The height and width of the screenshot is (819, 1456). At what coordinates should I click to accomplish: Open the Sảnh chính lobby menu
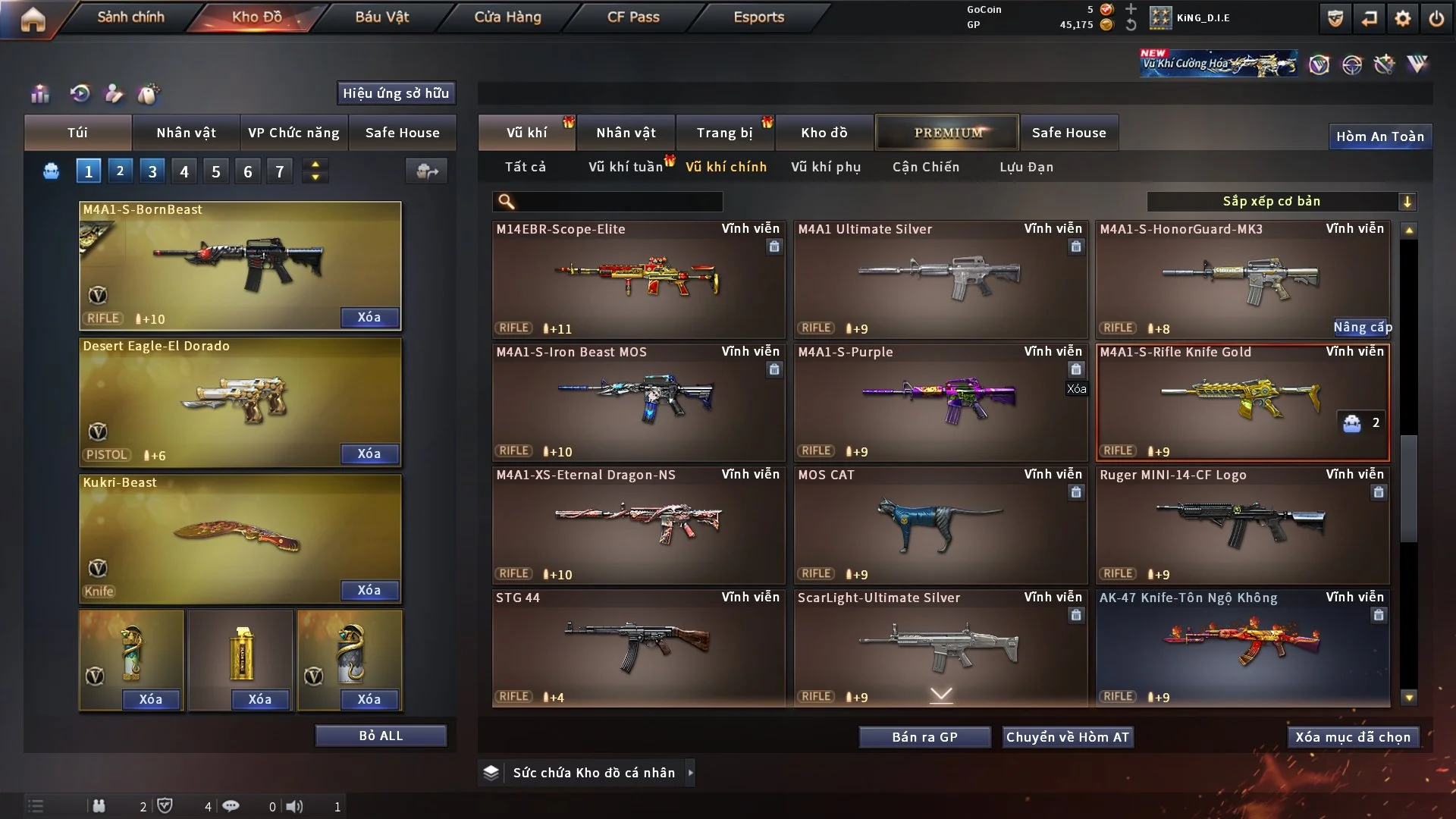(x=130, y=17)
